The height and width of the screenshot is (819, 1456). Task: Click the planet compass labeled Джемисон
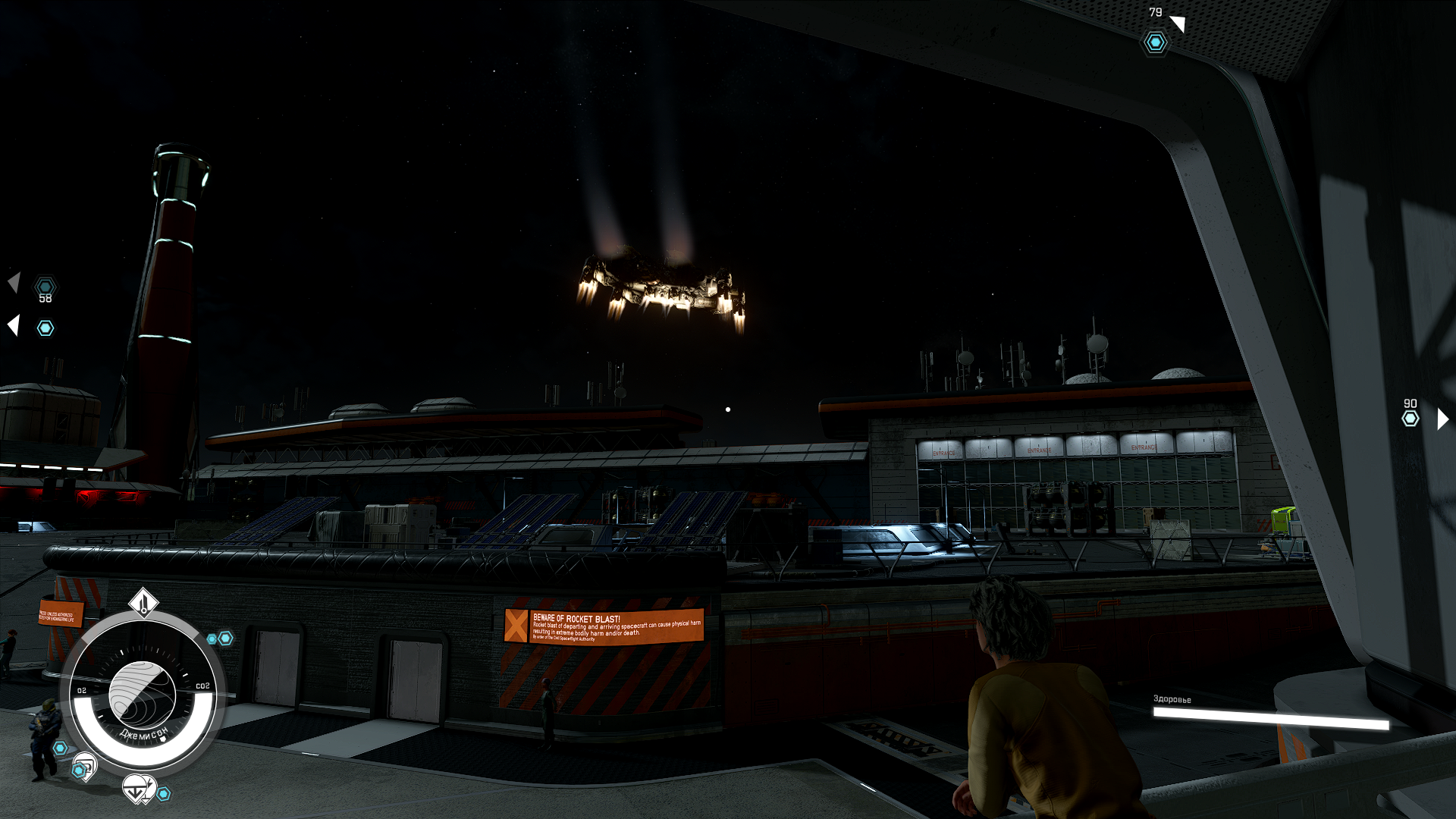click(x=143, y=694)
